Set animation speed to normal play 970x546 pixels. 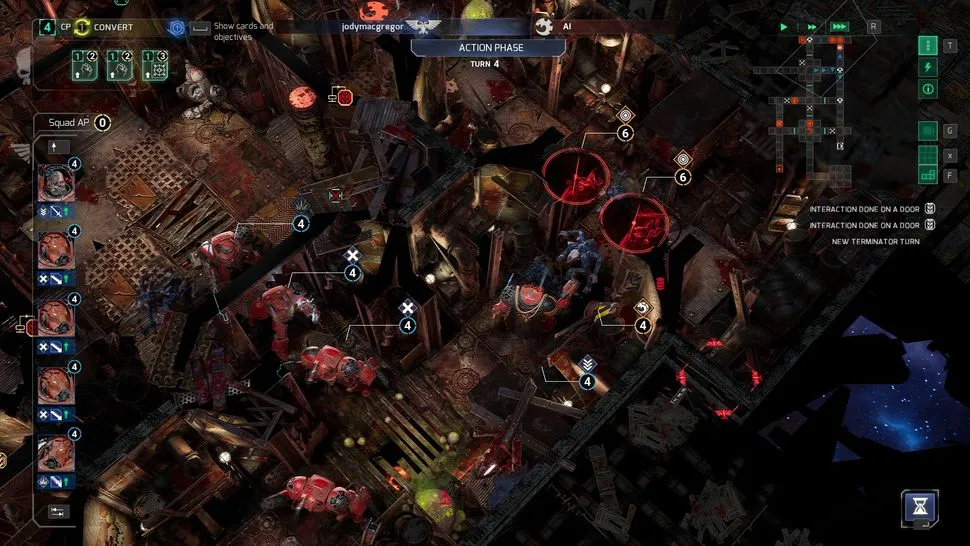tap(784, 27)
